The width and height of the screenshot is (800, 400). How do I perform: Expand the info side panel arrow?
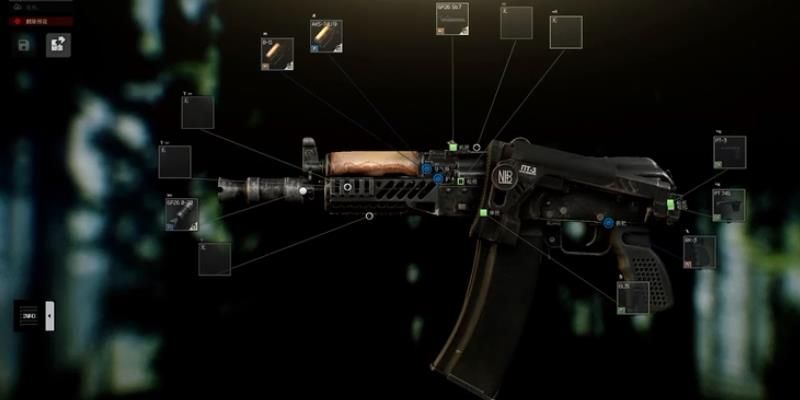(x=50, y=316)
